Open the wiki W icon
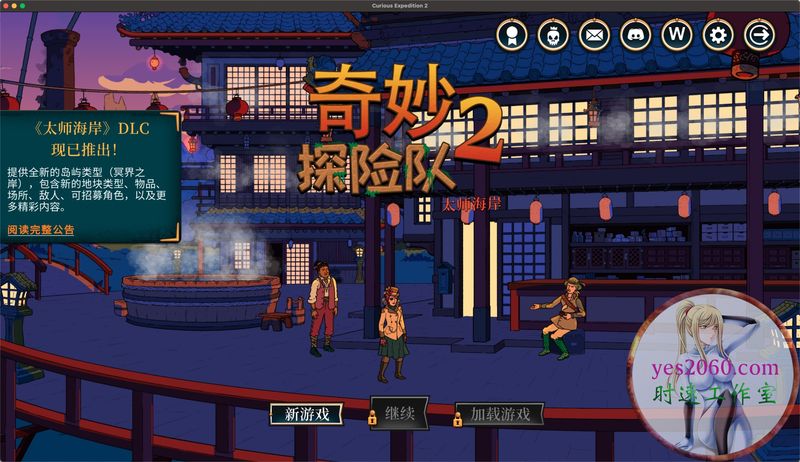The width and height of the screenshot is (800, 462). [677, 36]
